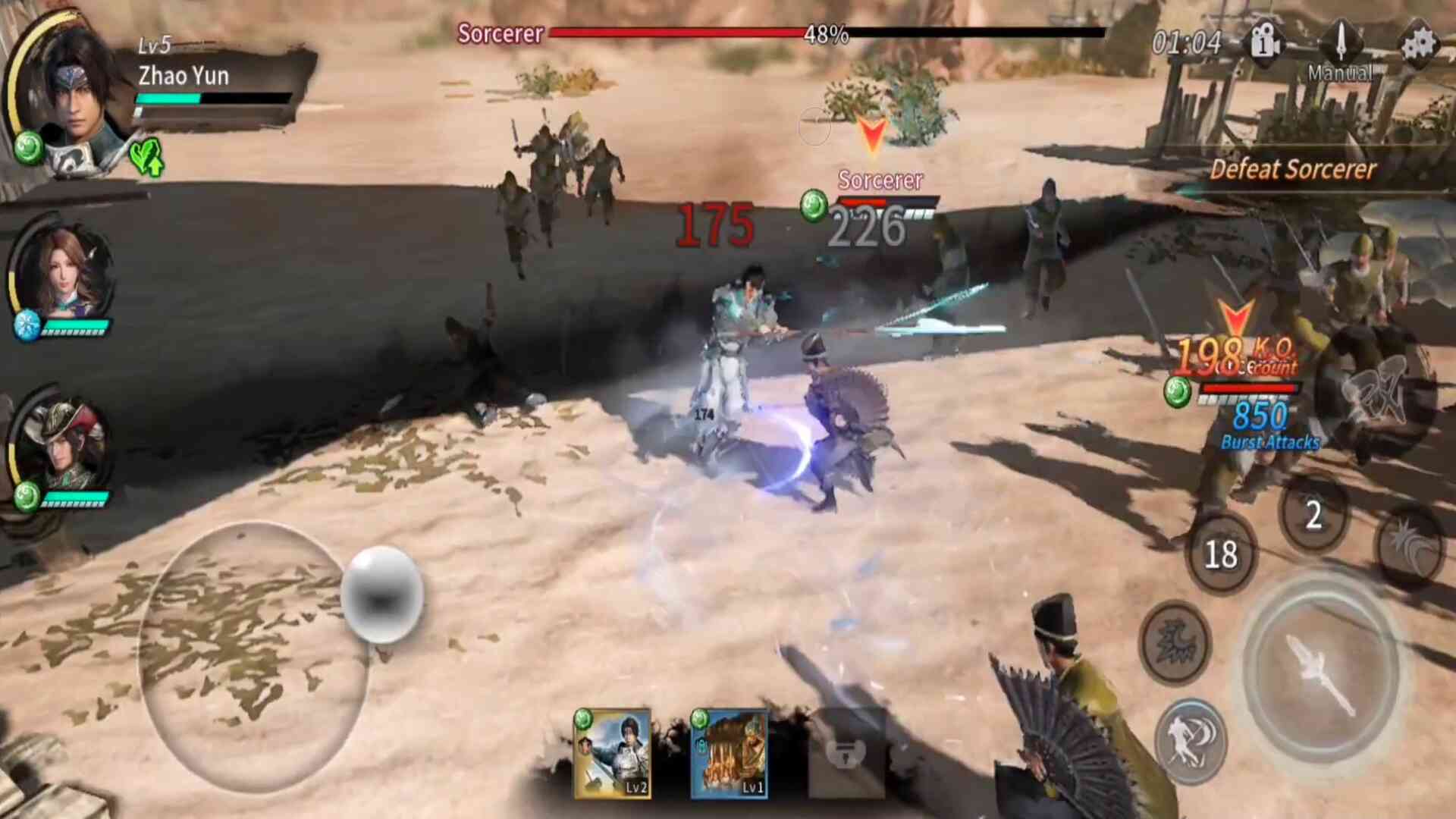Viewport: 1456px width, 819px height.
Task: Tap the locked card slot
Action: coord(846,754)
